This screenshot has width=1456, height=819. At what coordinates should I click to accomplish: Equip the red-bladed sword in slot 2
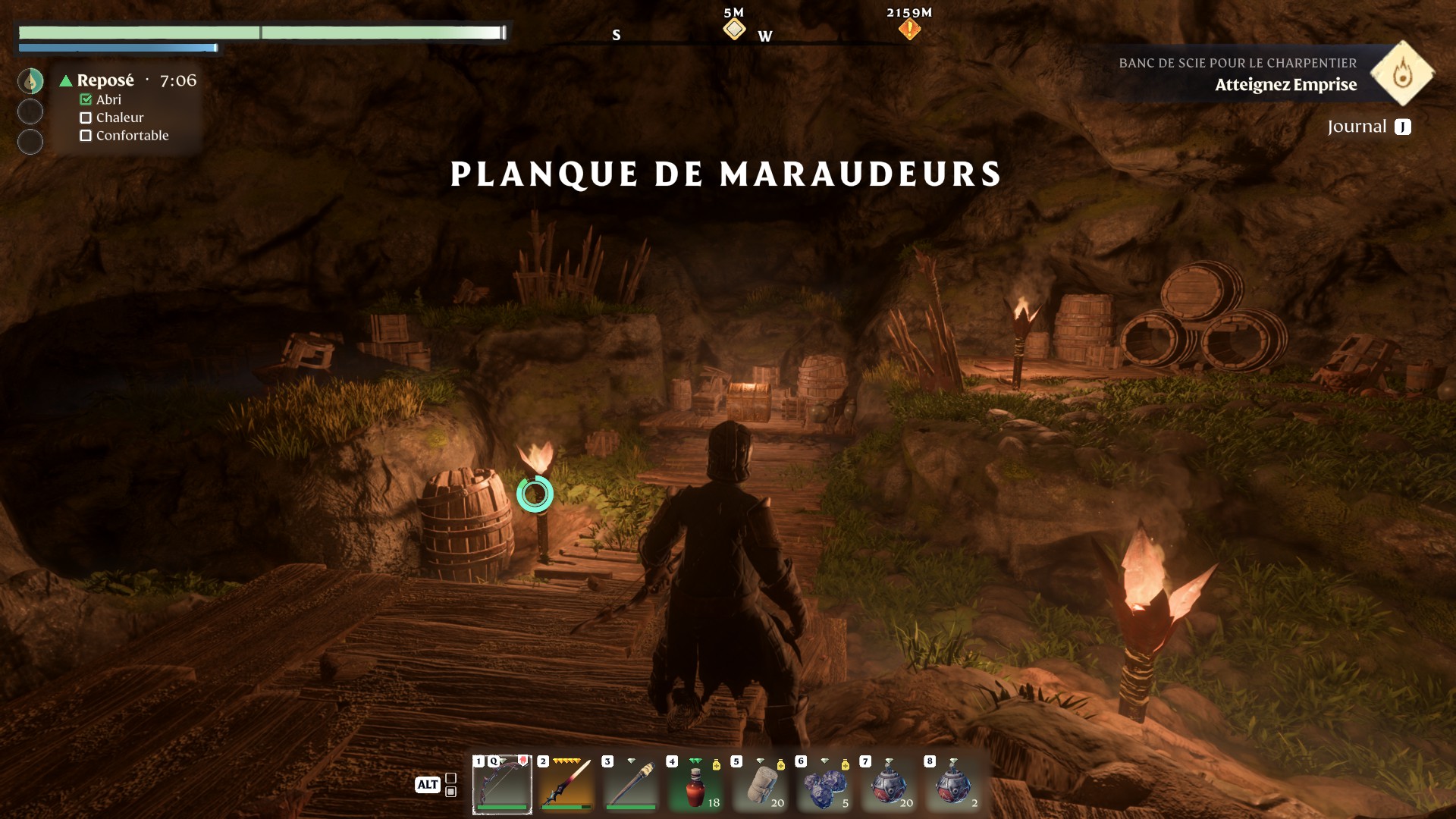pyautogui.click(x=566, y=785)
